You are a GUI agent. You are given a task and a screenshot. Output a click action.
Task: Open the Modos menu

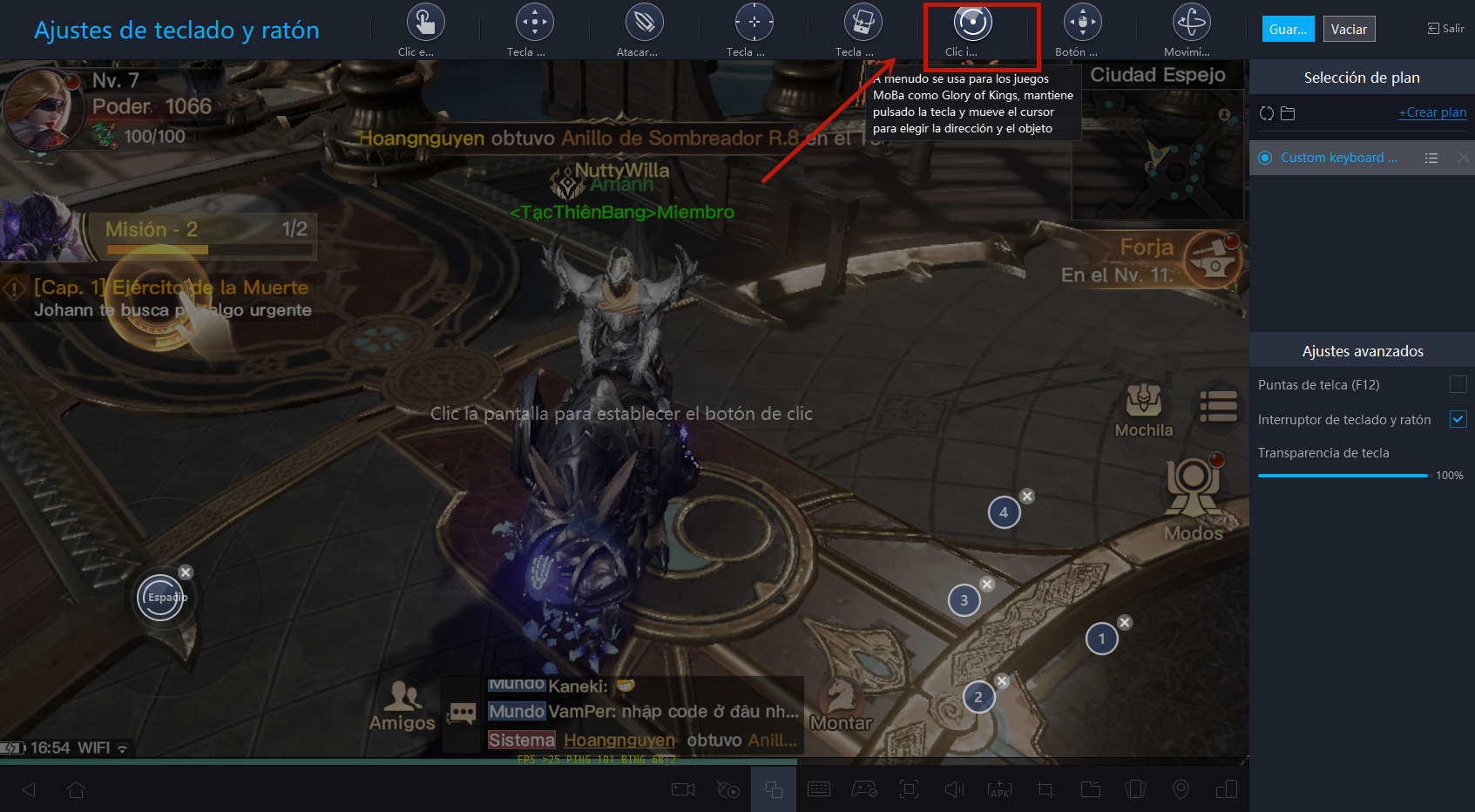(x=1193, y=501)
